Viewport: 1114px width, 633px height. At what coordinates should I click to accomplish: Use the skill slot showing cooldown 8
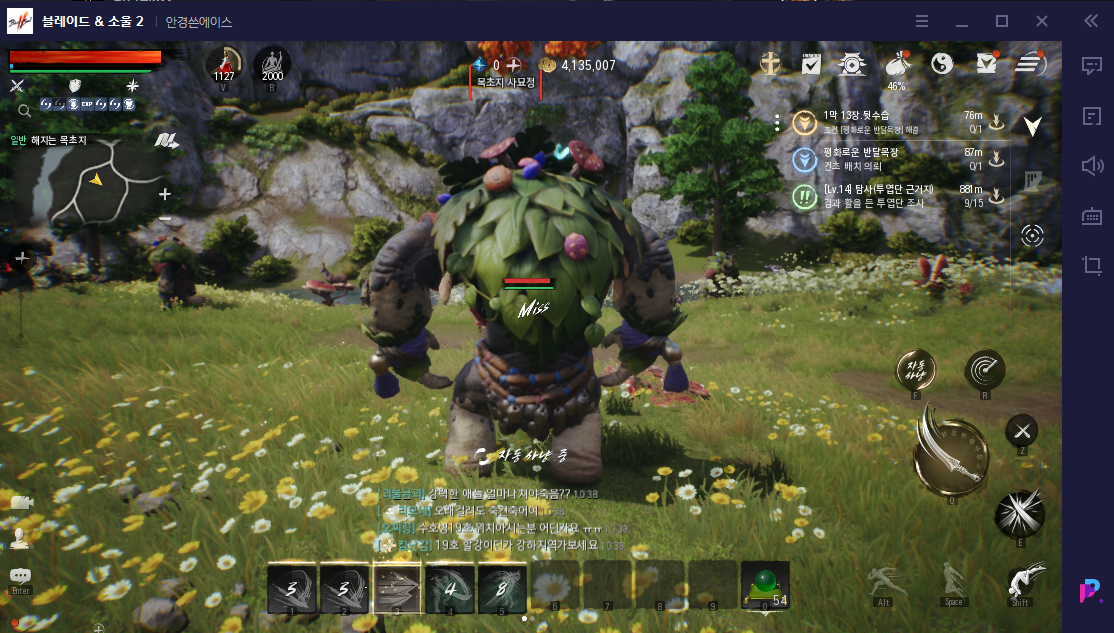502,587
